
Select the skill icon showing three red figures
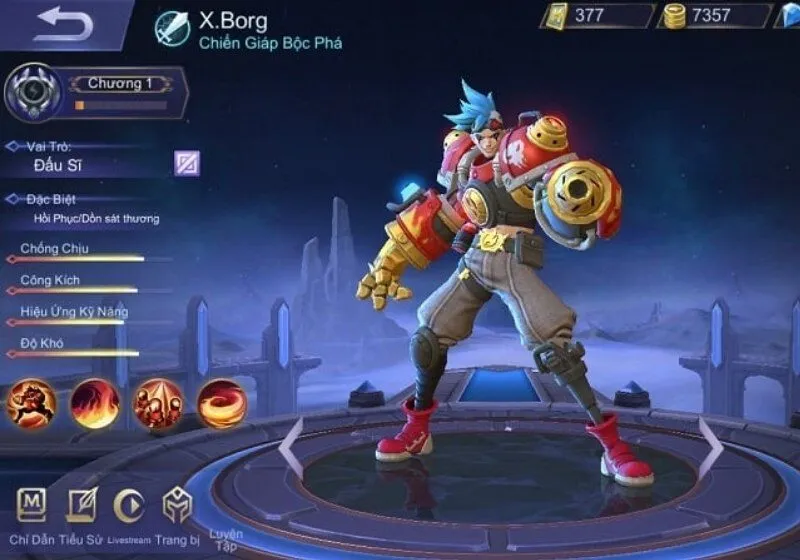click(157, 403)
